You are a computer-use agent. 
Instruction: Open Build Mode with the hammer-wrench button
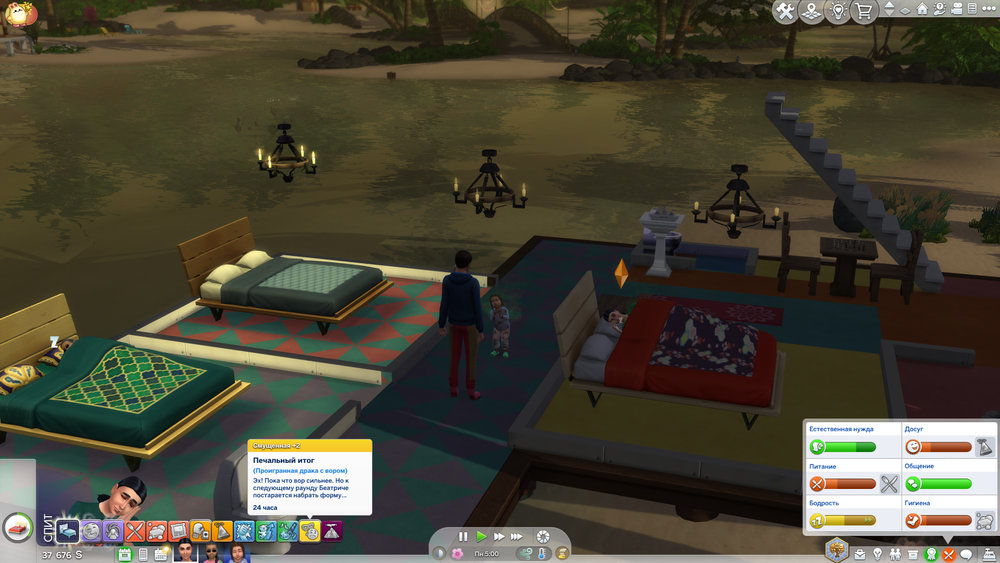point(785,11)
